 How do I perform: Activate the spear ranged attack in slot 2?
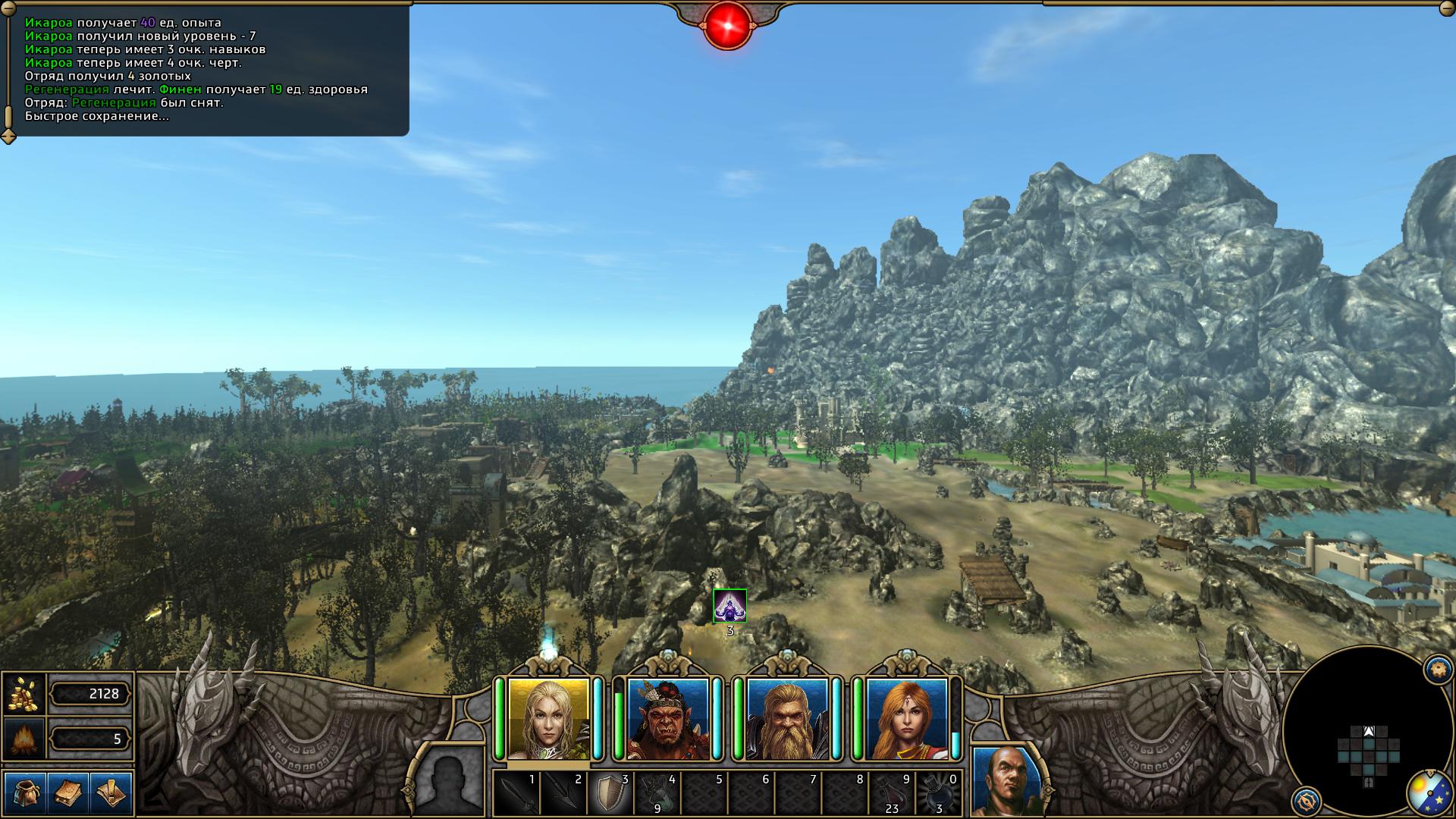(564, 793)
